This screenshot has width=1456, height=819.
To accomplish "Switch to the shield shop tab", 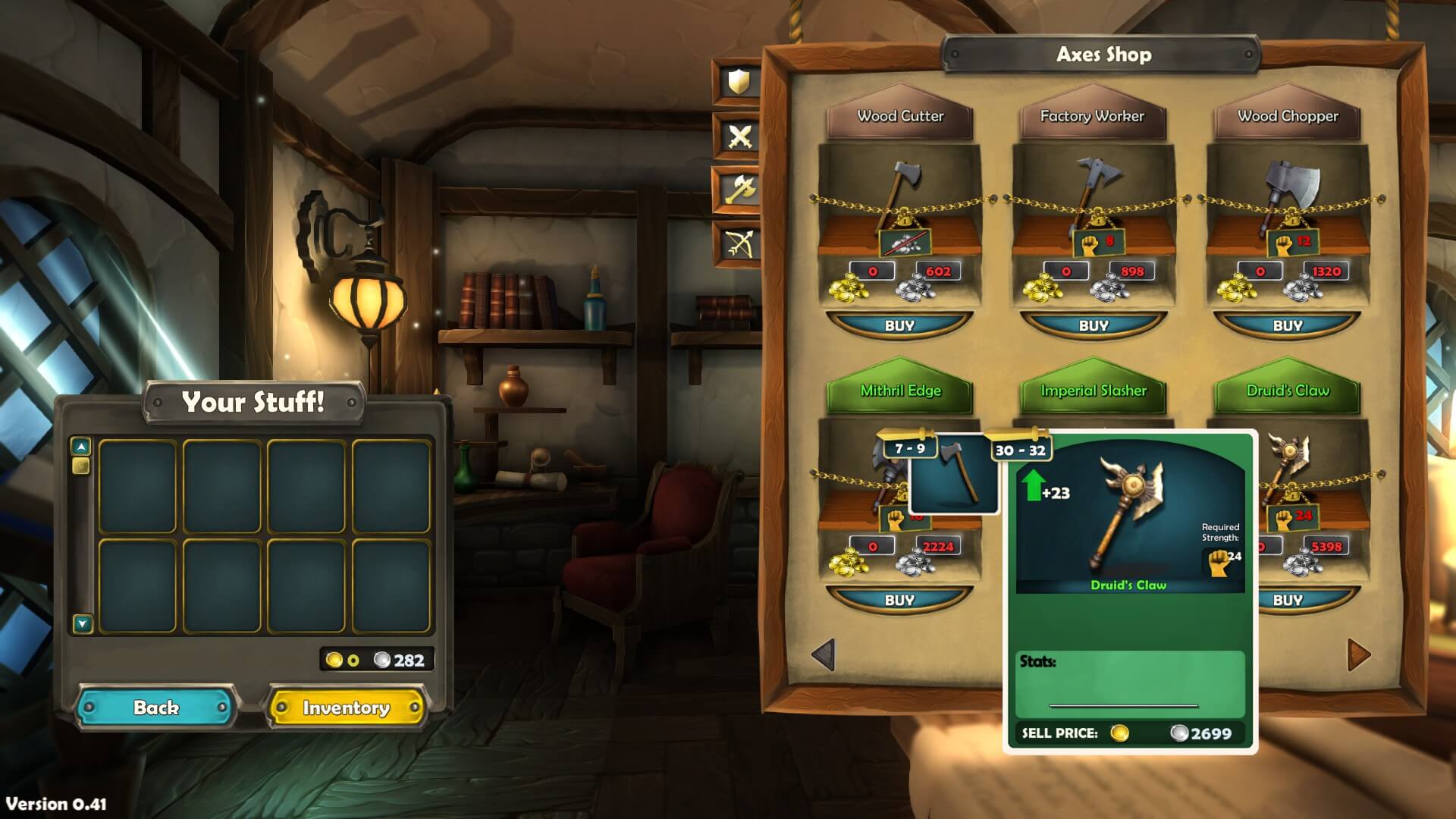I will pos(739,82).
